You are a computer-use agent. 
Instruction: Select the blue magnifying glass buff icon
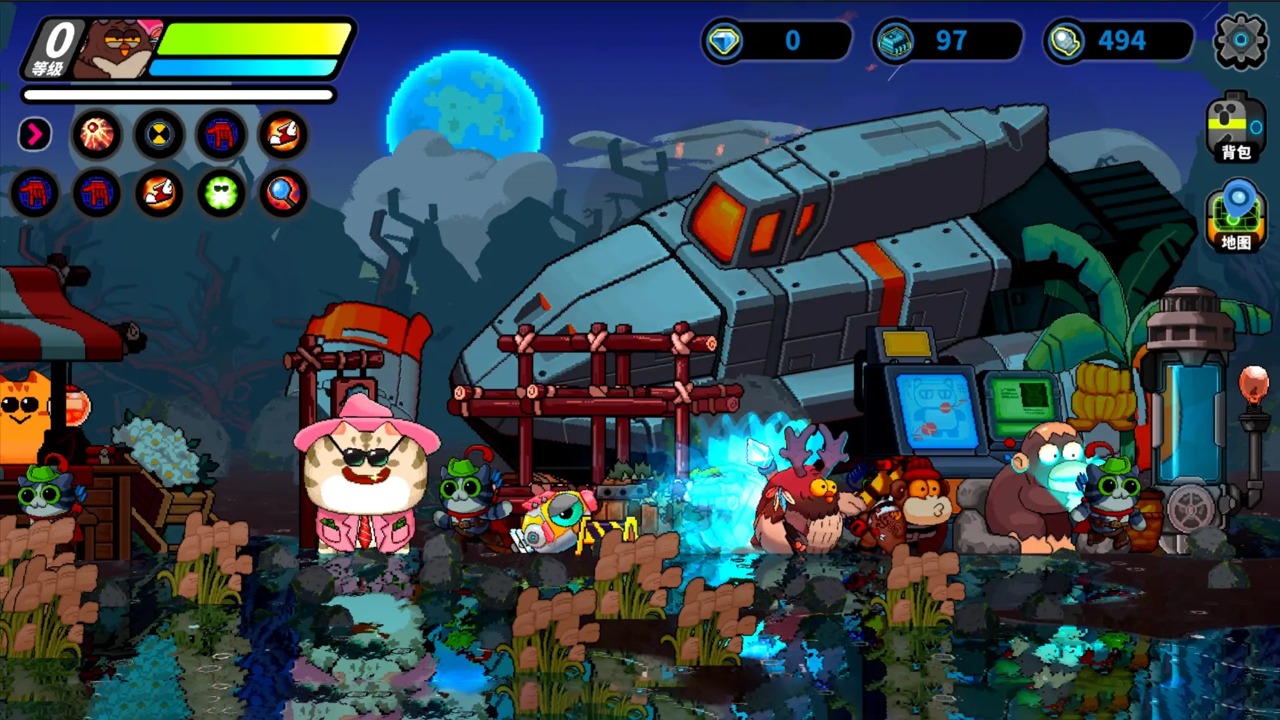284,193
